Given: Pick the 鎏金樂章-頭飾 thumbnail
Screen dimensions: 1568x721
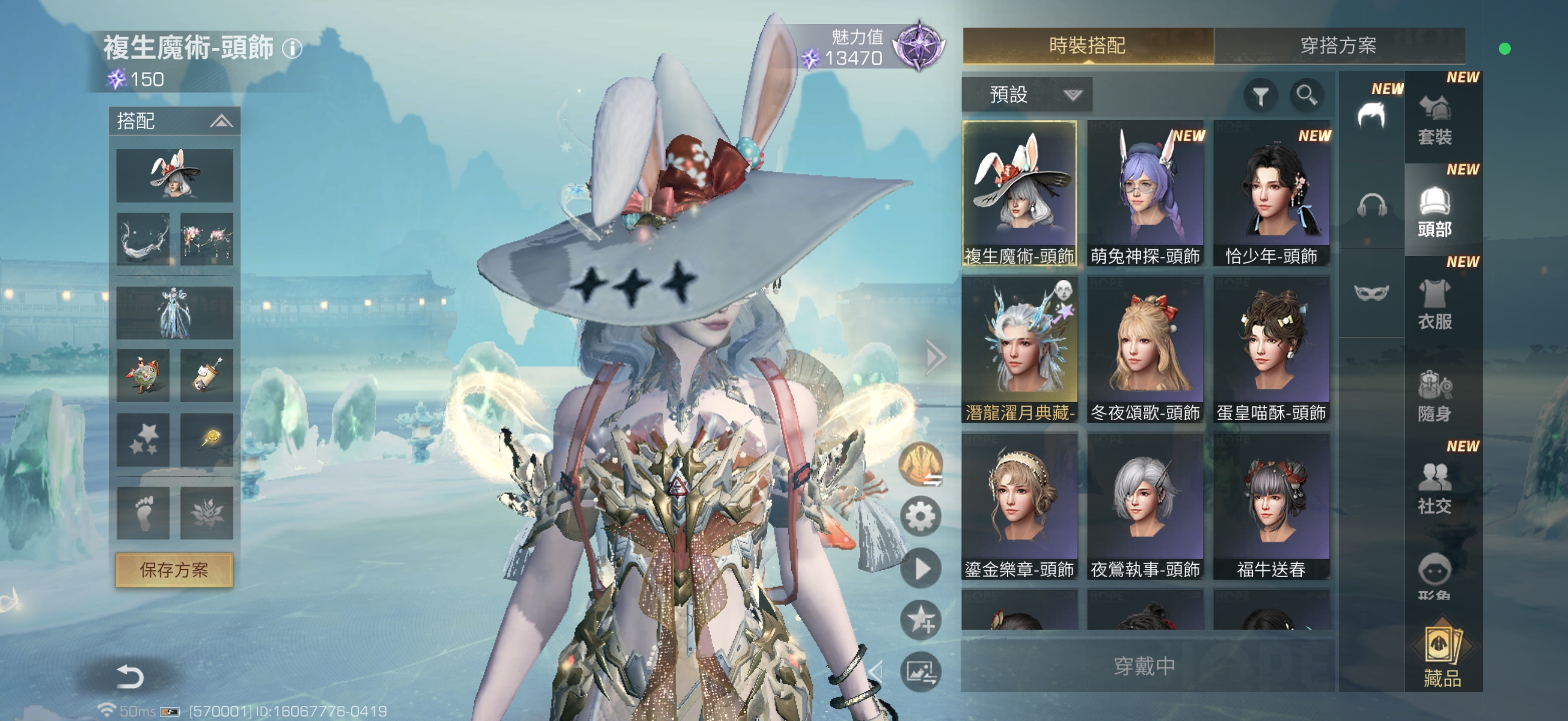Looking at the screenshot, I should 1020,507.
